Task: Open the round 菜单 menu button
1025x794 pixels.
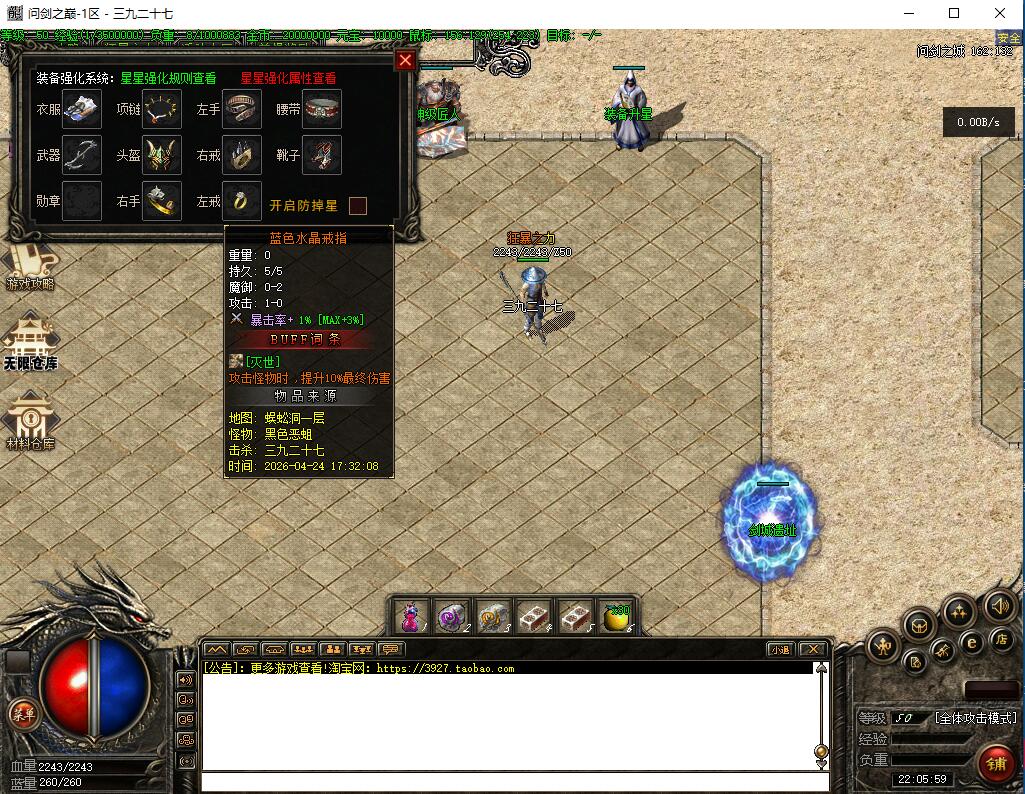Action: click(22, 713)
